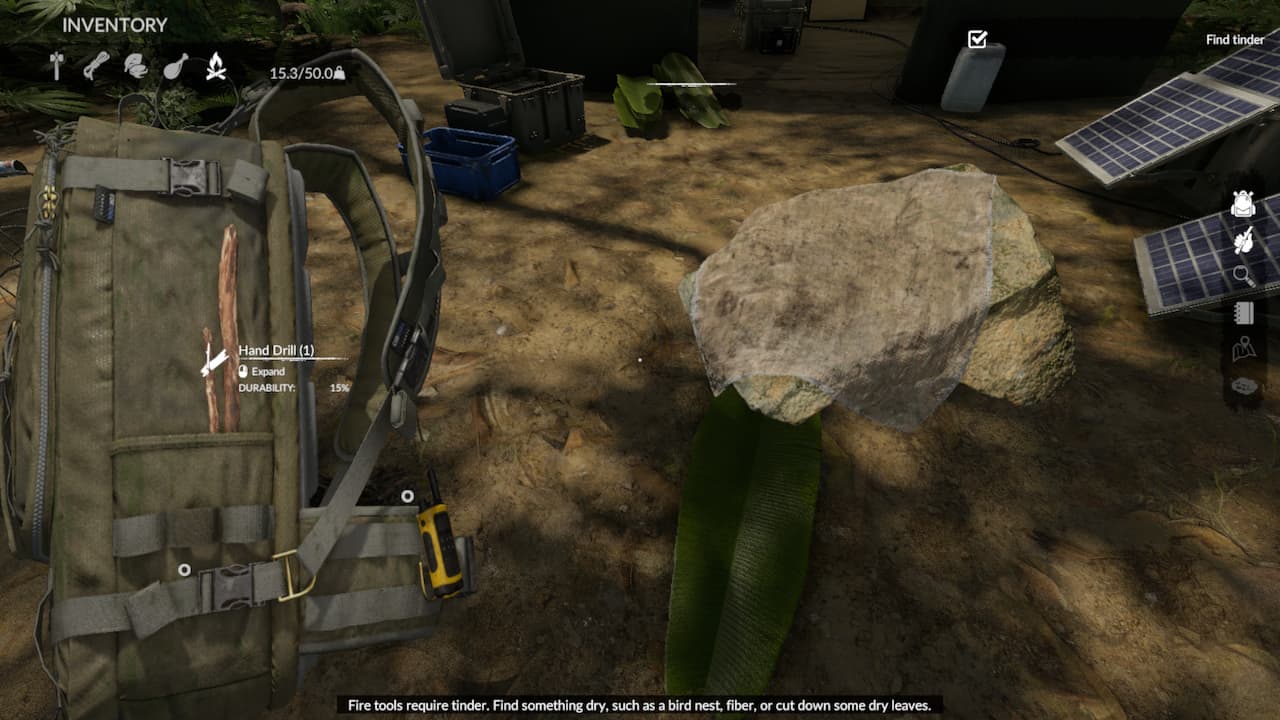The width and height of the screenshot is (1280, 720).
Task: Open the INVENTORY heading menu
Action: click(113, 24)
